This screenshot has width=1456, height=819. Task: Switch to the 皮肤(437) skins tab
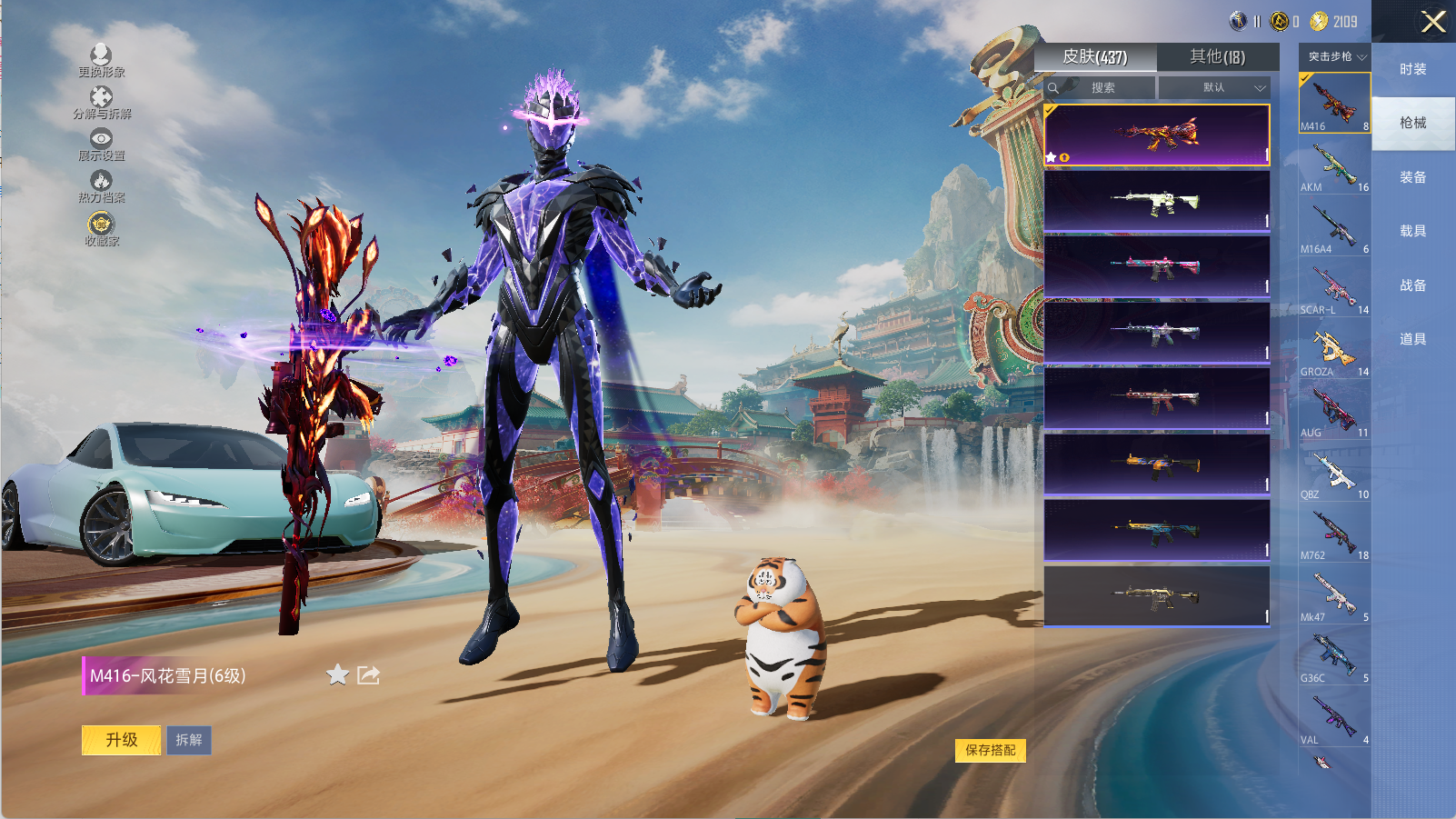coord(1095,57)
